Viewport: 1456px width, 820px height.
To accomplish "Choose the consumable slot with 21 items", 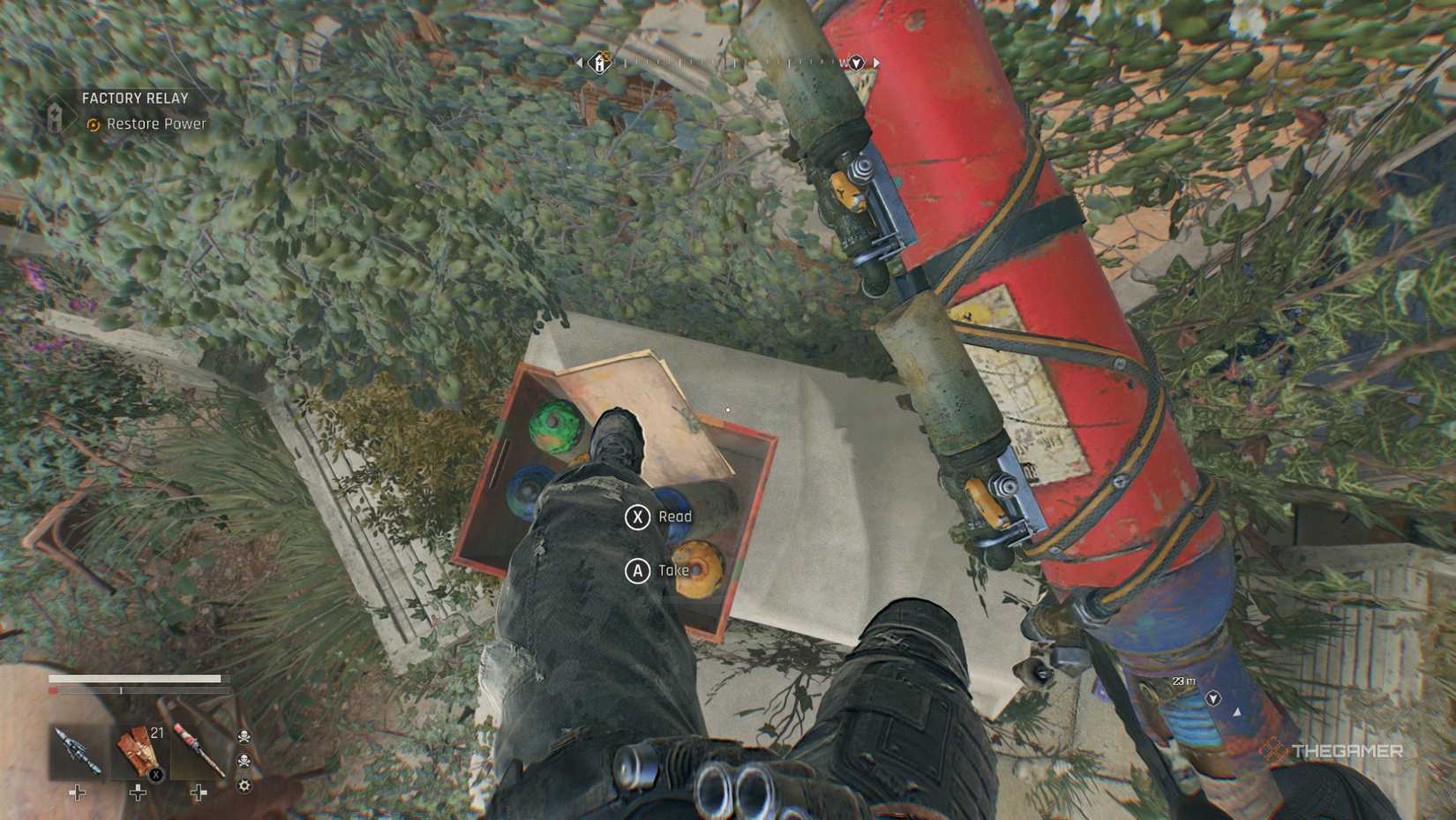I will [x=138, y=751].
